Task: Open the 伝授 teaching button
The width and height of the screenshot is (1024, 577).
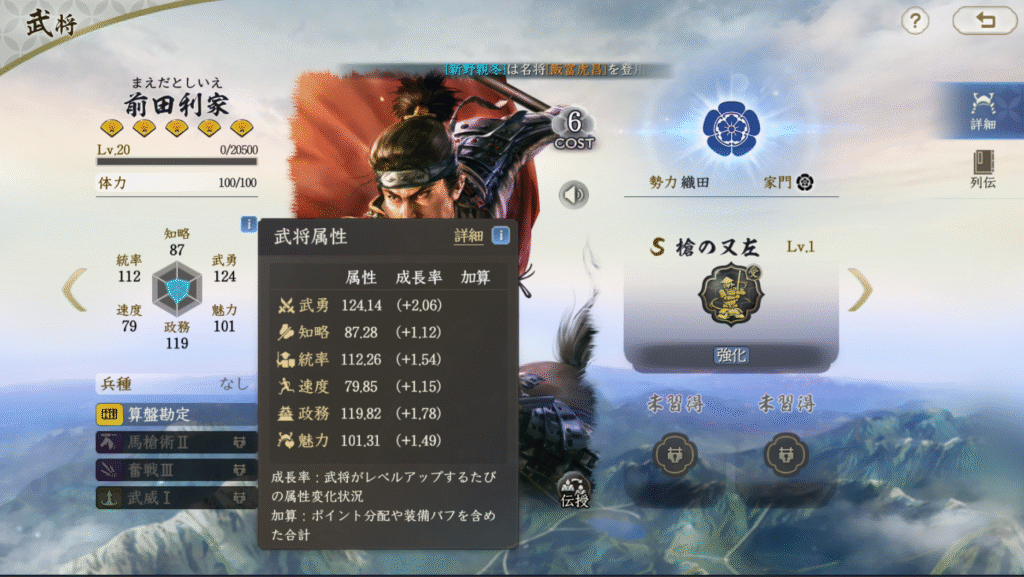Action: (x=575, y=489)
